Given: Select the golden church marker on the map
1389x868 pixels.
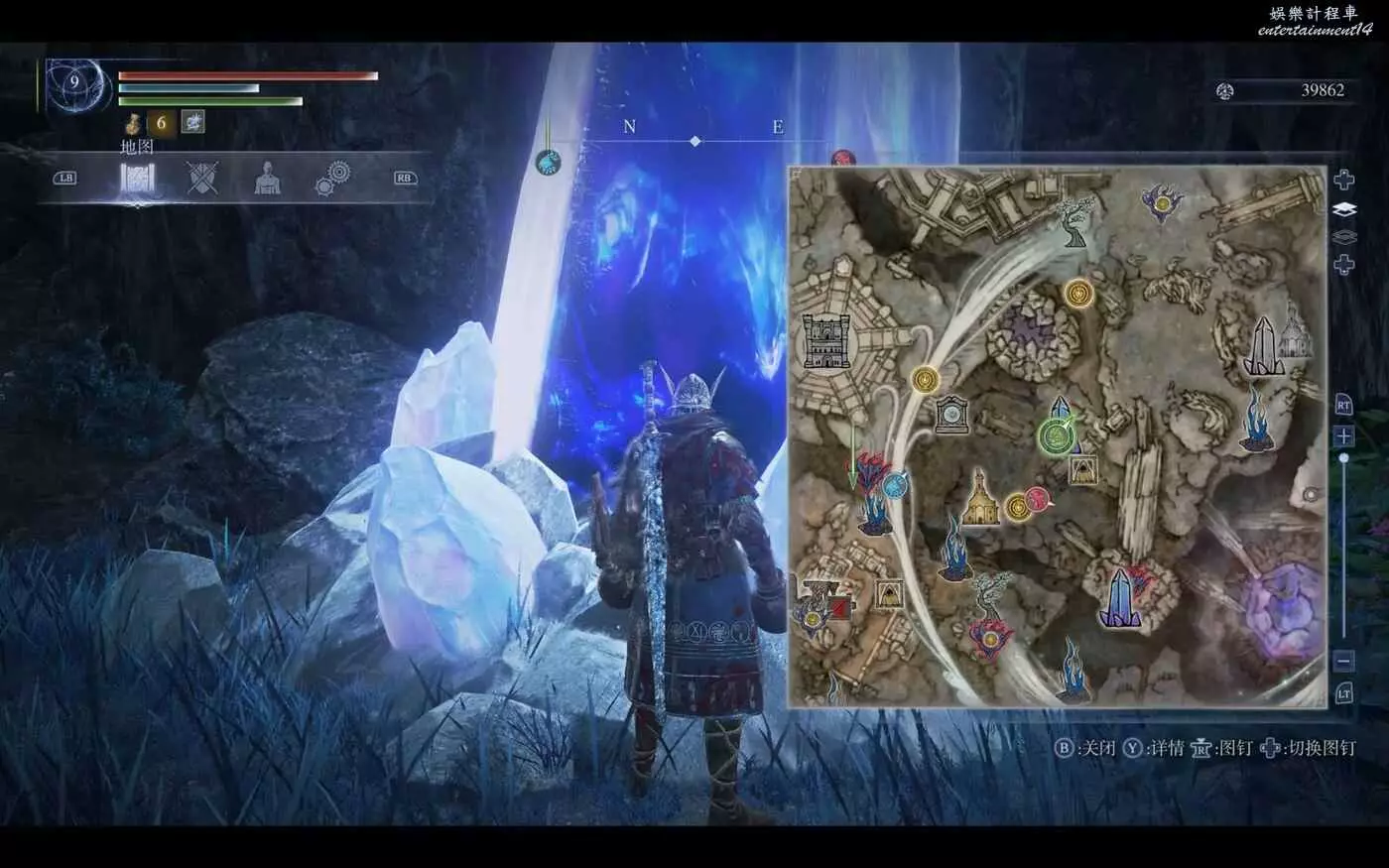Looking at the screenshot, I should (980, 499).
